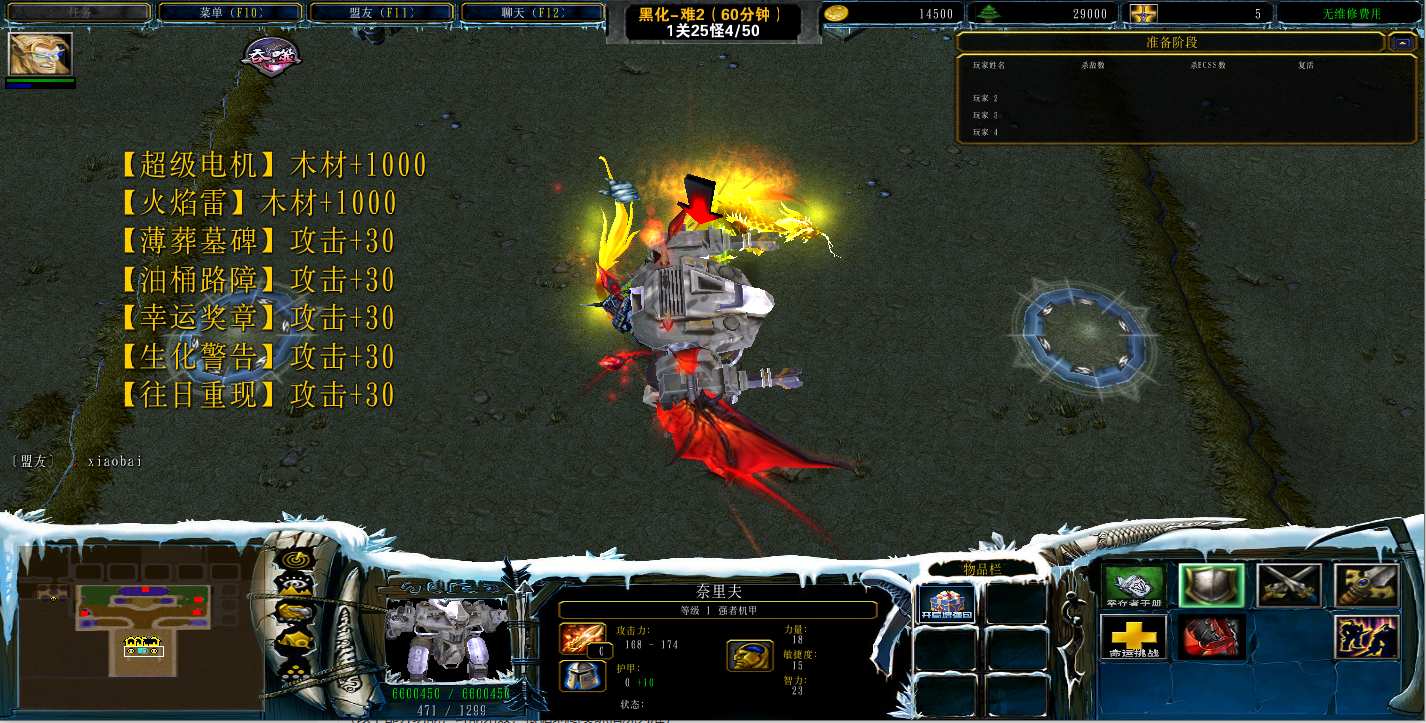The image size is (1426, 723).
Task: Use the purple silhouette fighters ability
Action: tap(1366, 637)
